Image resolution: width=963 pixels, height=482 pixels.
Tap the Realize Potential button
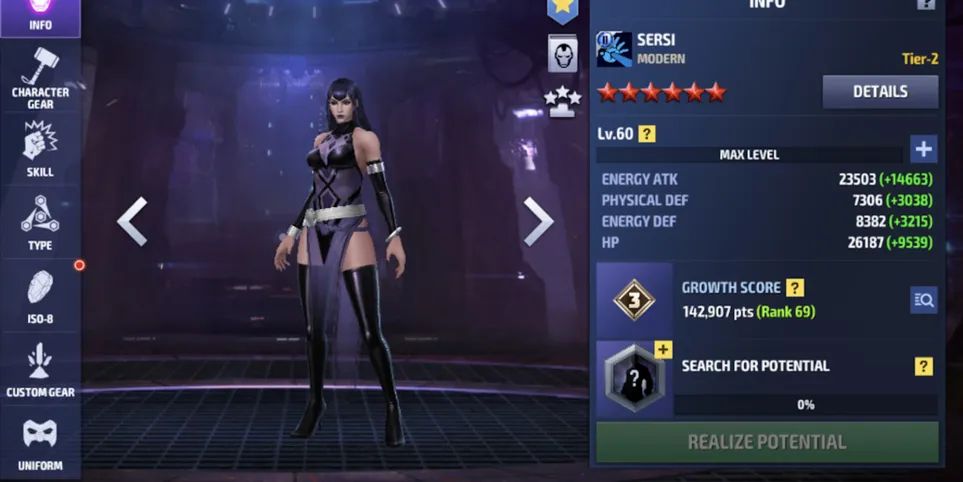pyautogui.click(x=767, y=442)
